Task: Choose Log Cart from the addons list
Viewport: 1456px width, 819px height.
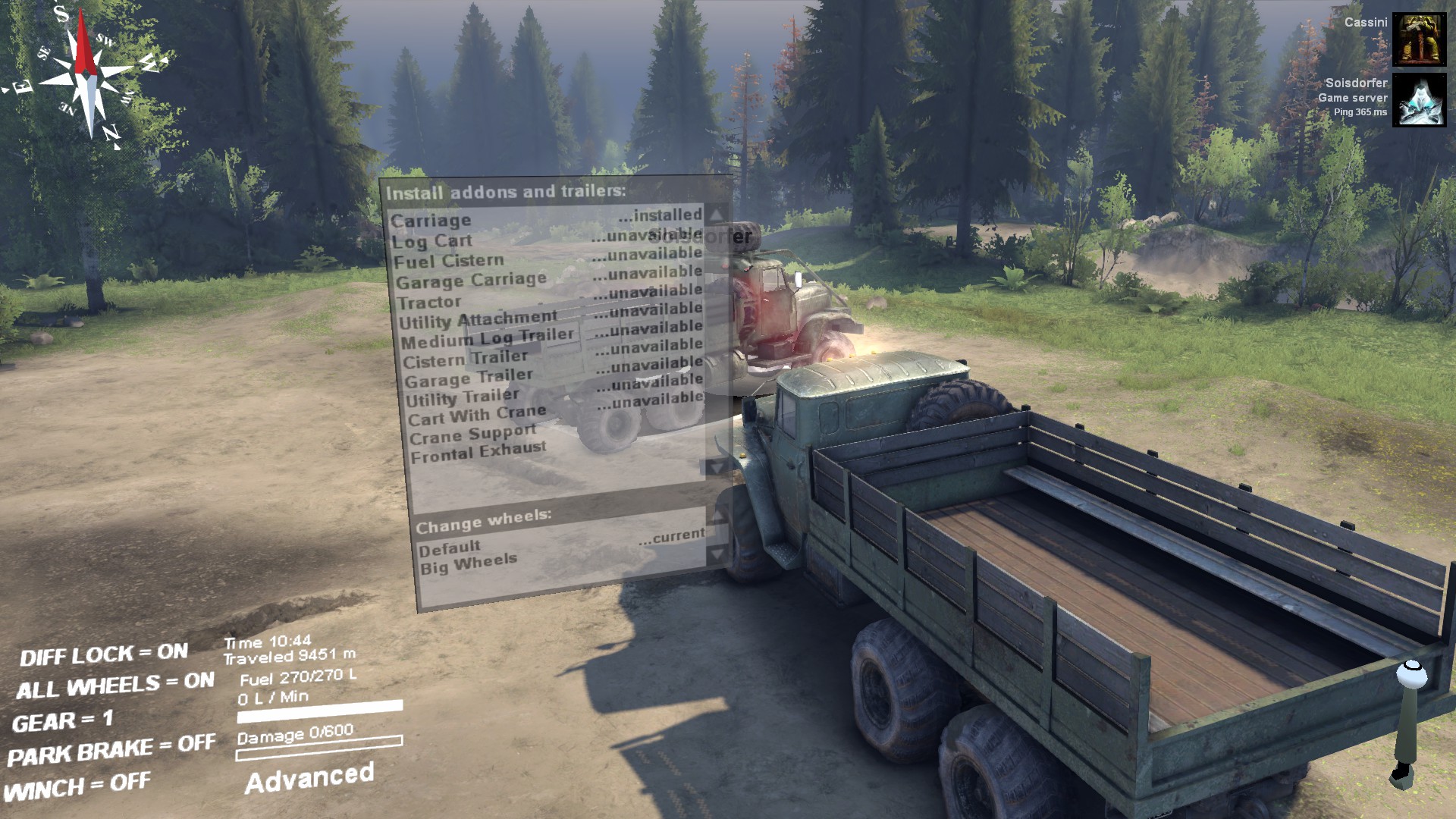Action: pos(432,241)
